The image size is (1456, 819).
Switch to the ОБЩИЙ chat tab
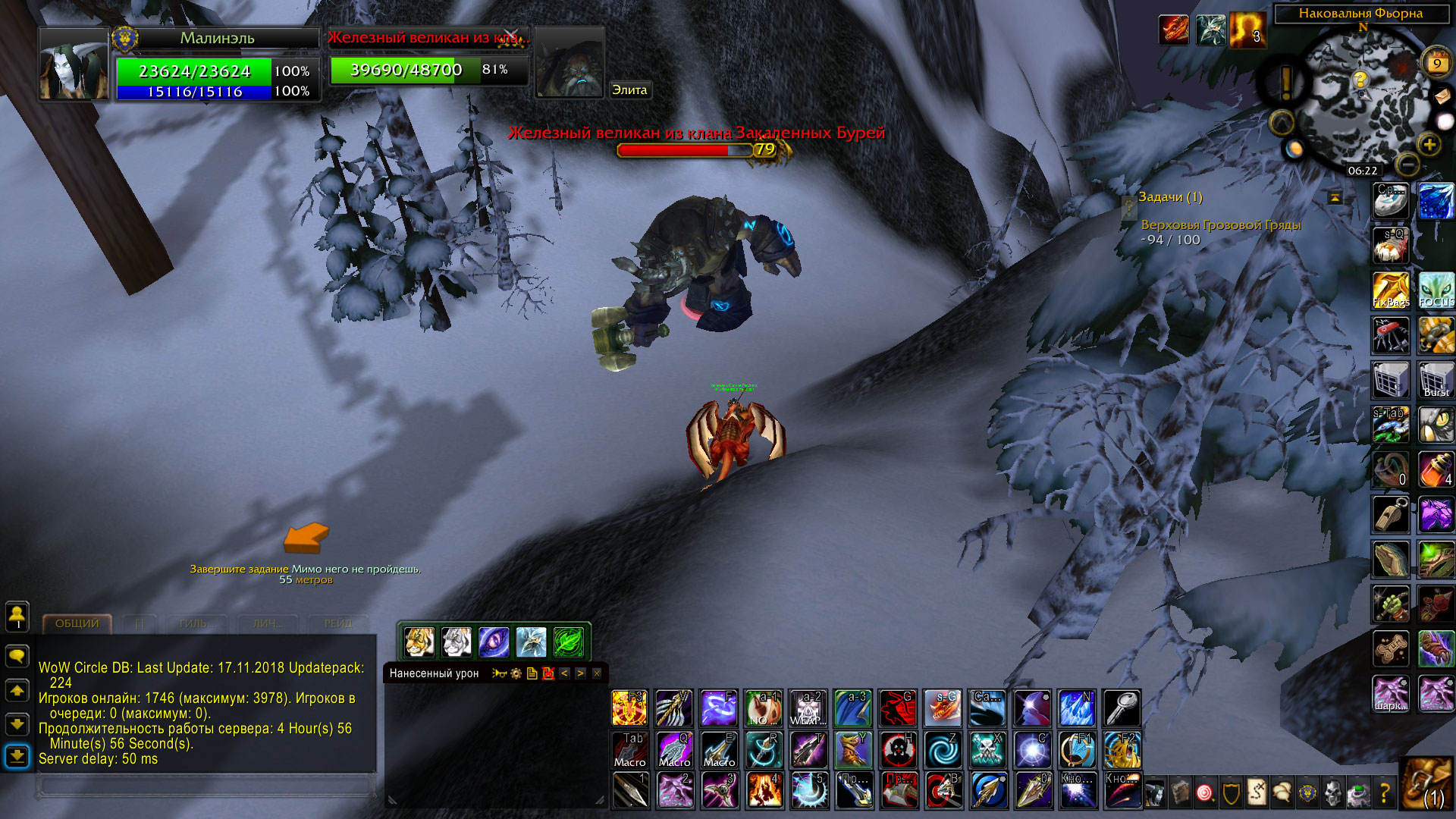pyautogui.click(x=77, y=623)
